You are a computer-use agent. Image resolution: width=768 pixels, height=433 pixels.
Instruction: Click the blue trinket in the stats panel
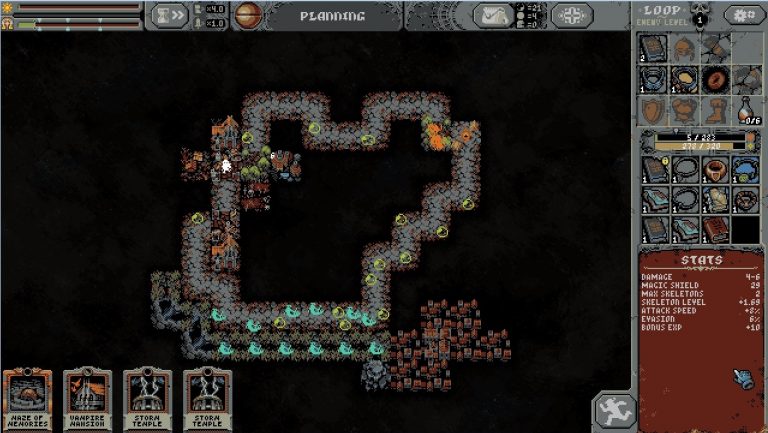[x=743, y=377]
